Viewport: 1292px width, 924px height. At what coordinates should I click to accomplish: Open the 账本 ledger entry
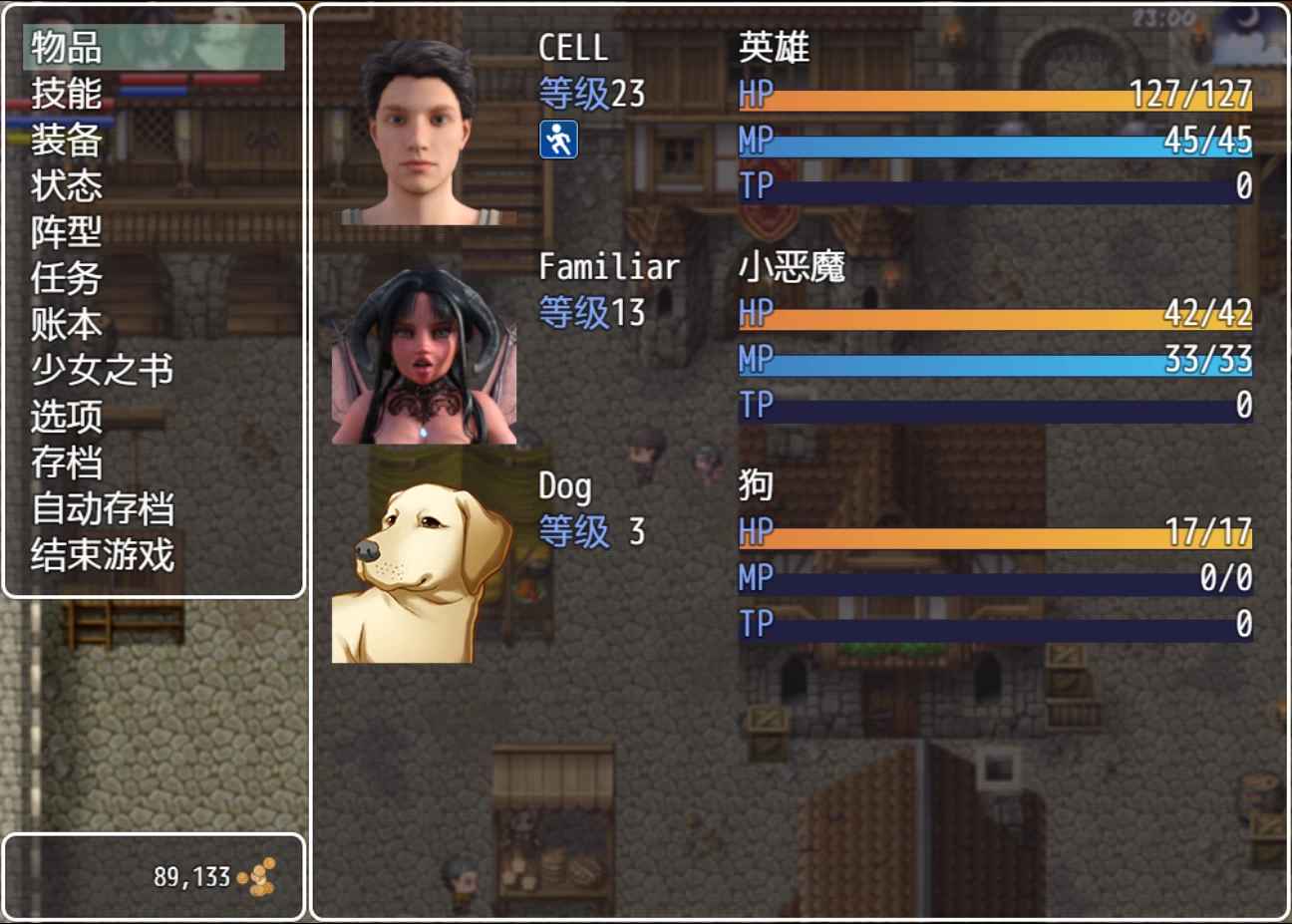(x=65, y=325)
